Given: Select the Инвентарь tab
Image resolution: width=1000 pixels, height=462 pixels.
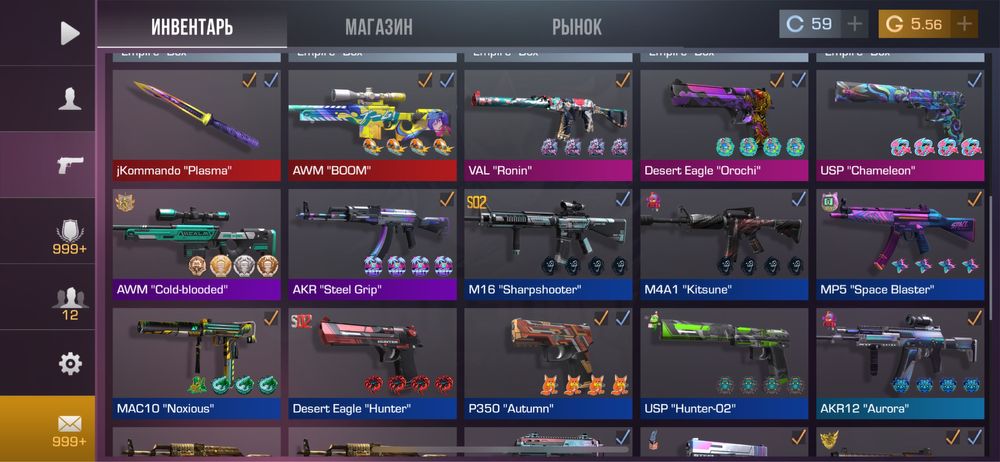Looking at the screenshot, I should (192, 26).
